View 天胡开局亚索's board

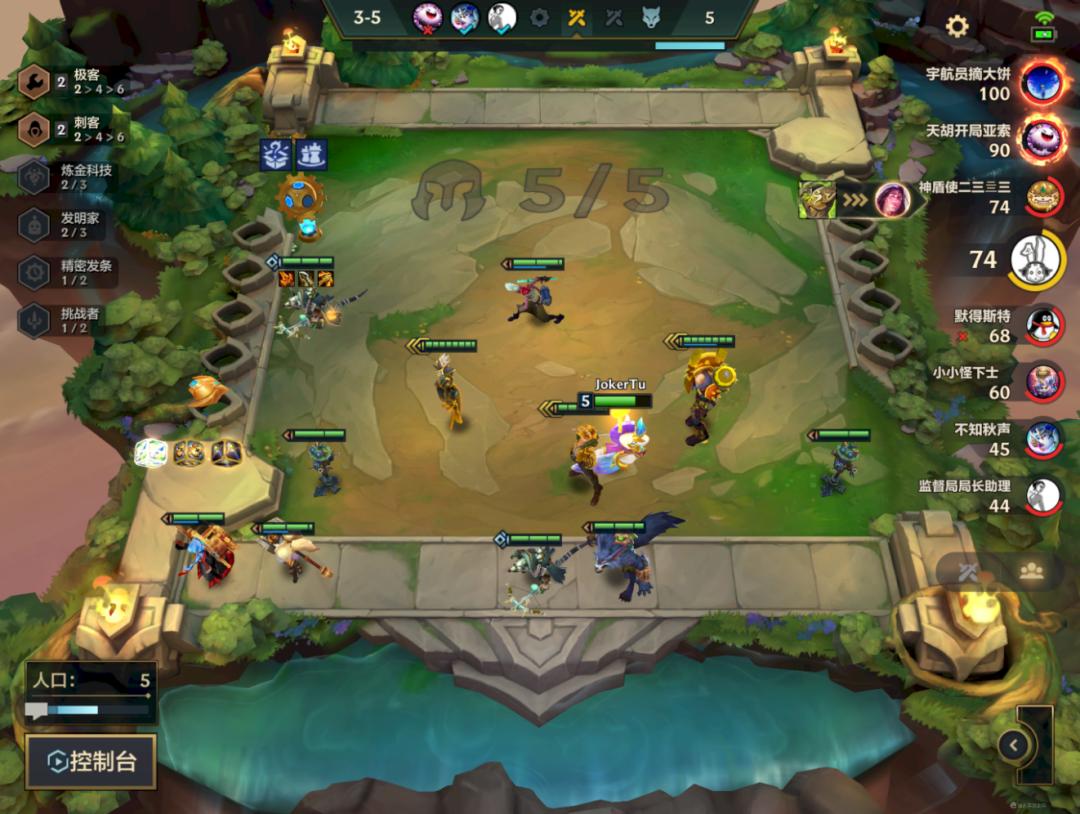coord(1042,139)
